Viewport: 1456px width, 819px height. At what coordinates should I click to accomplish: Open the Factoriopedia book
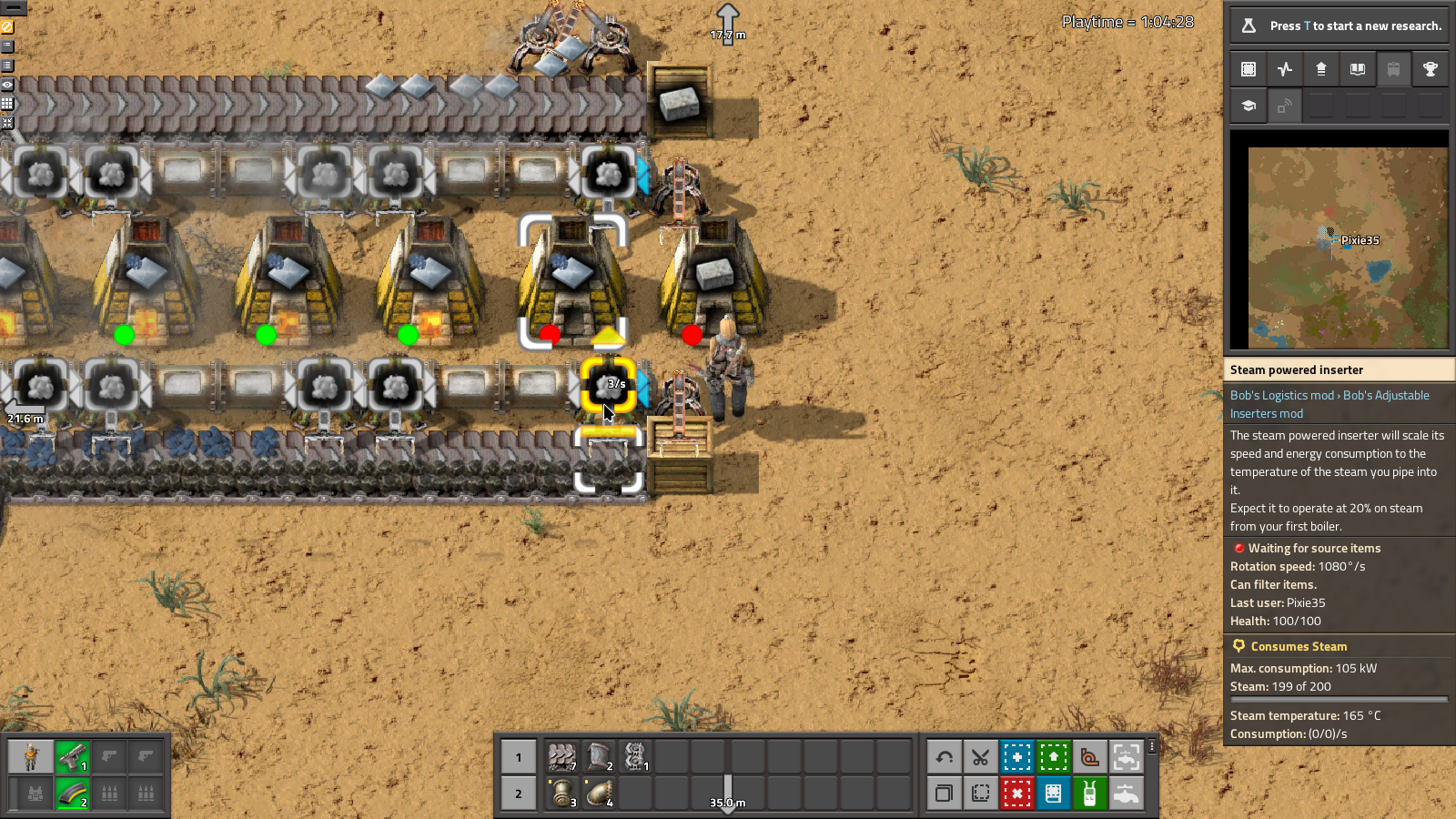coord(1358,68)
